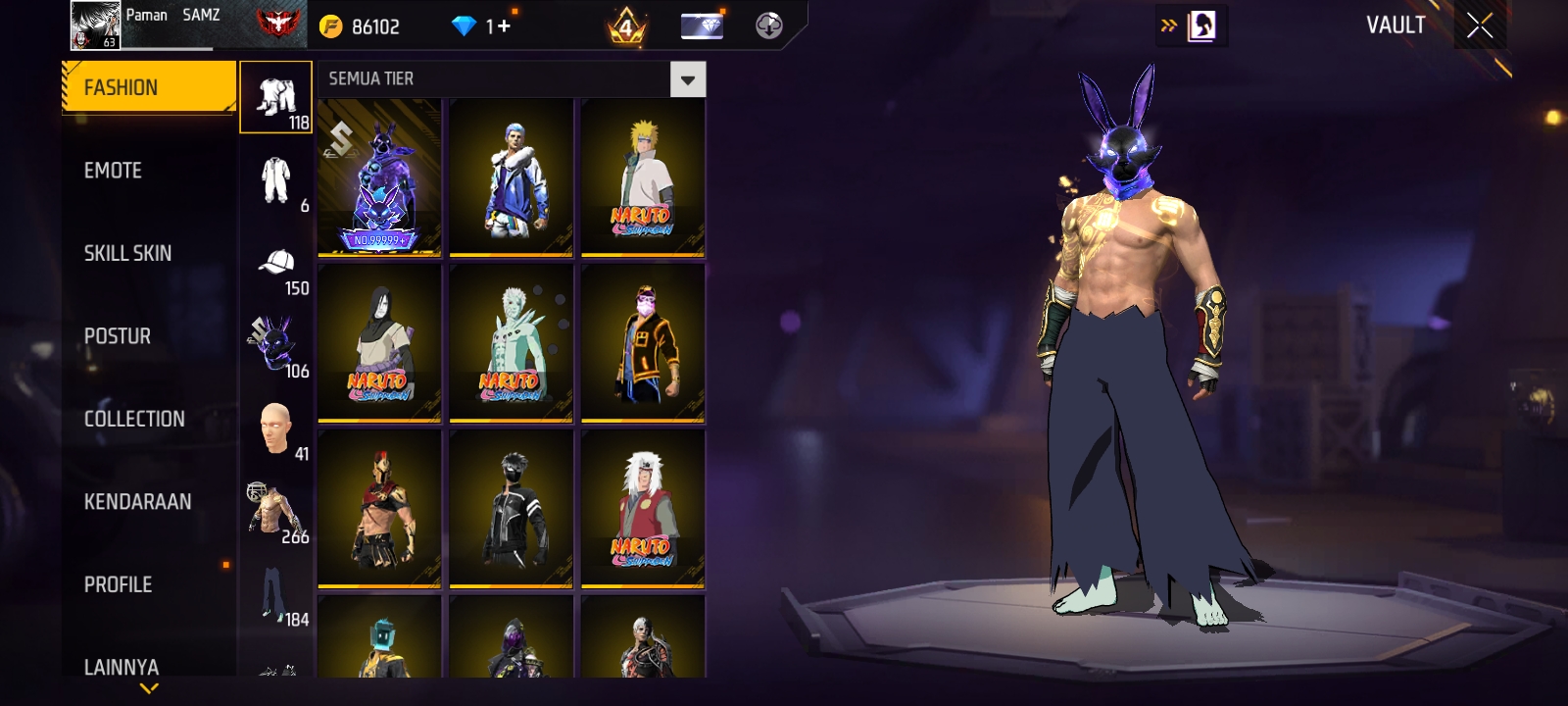Open the Kendaraan vehicle section
The height and width of the screenshot is (706, 1568).
click(138, 502)
